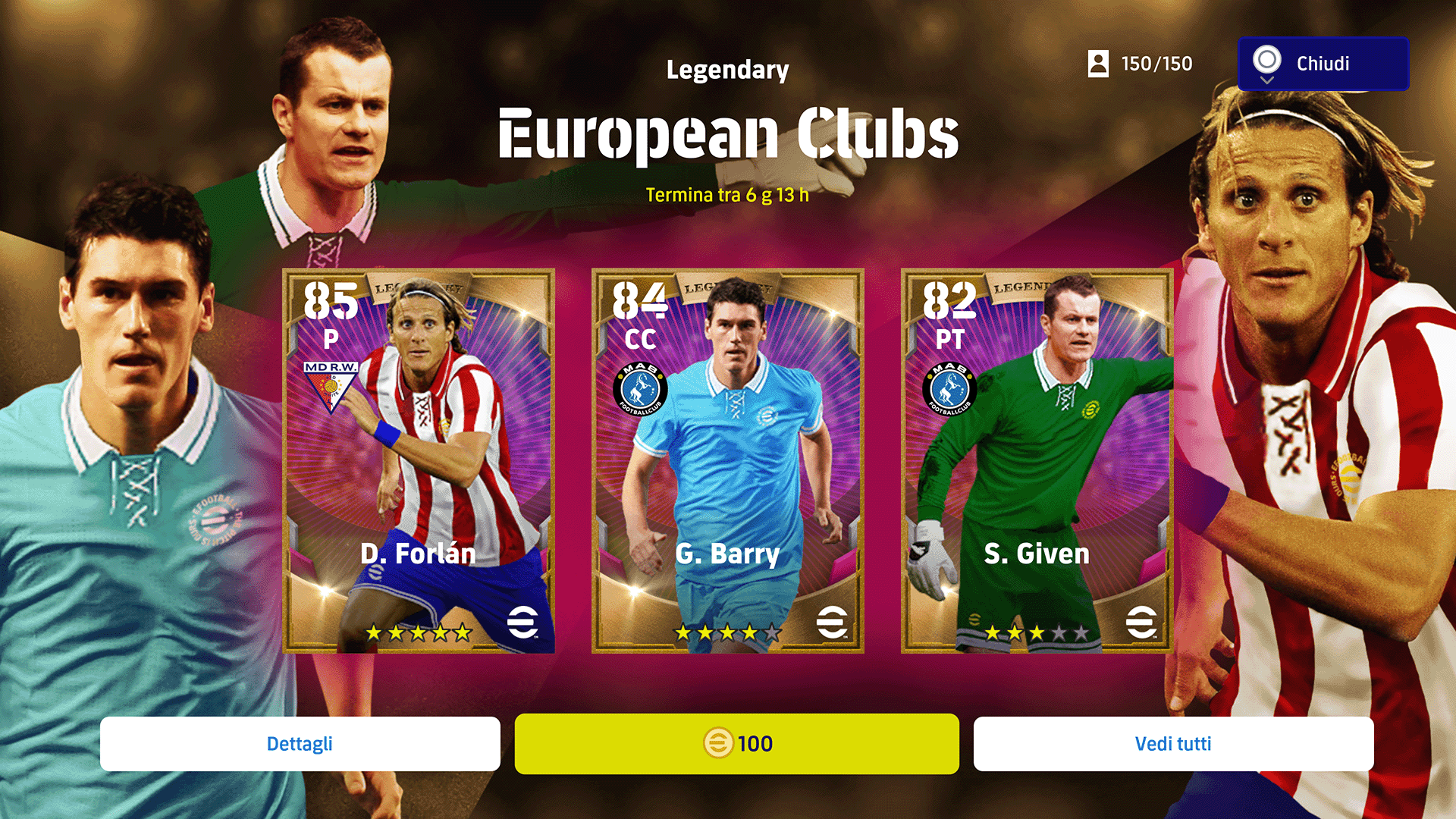Show all players with Vedi tutti
1456x819 pixels.
(1172, 744)
